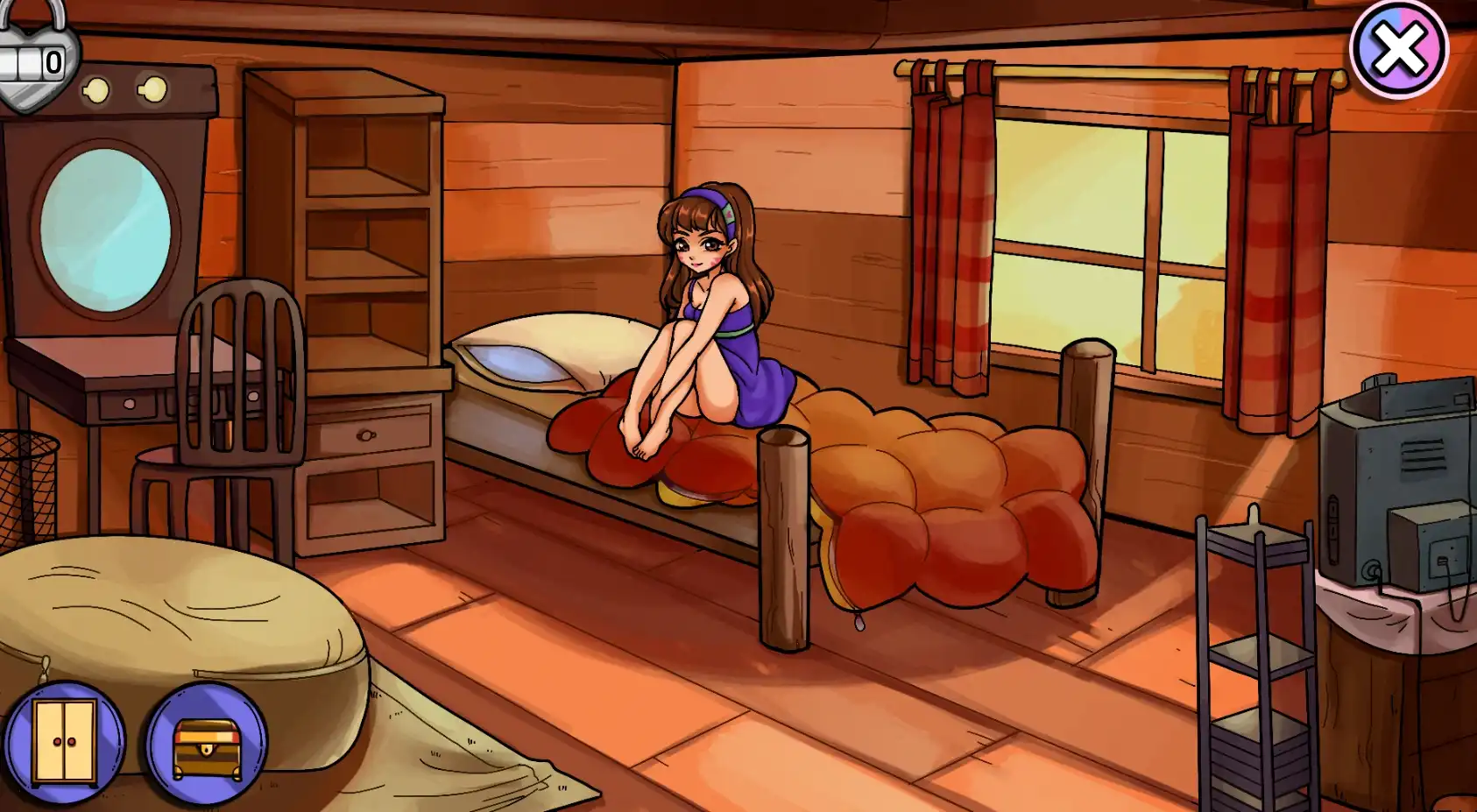Click the zero on the heart lock counter
The height and width of the screenshot is (812, 1477).
point(54,63)
